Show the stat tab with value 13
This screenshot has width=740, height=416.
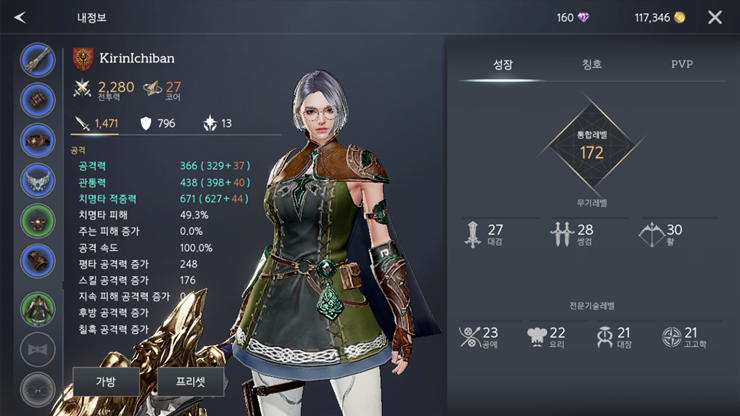(217, 123)
